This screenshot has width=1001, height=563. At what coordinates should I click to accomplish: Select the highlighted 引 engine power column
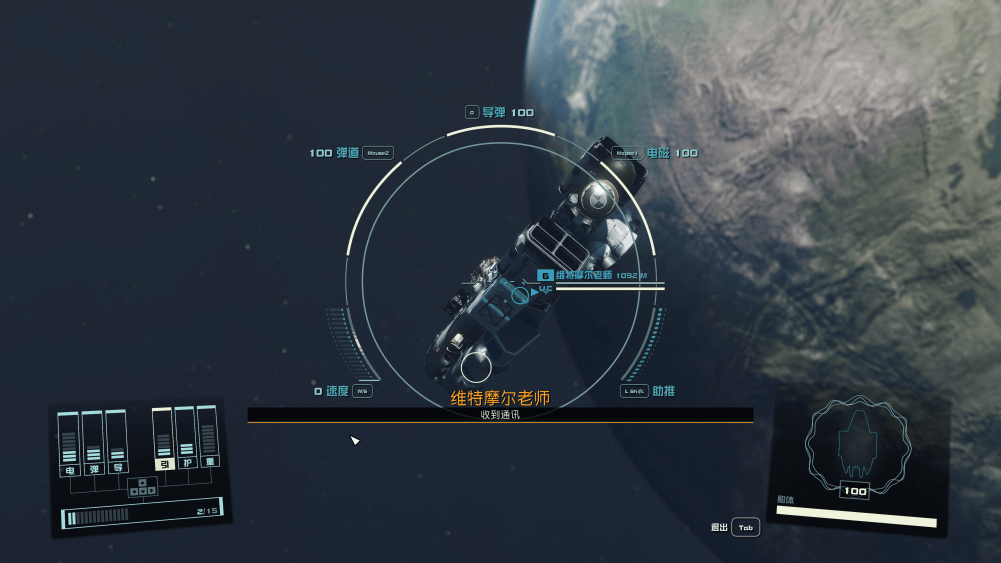point(163,438)
